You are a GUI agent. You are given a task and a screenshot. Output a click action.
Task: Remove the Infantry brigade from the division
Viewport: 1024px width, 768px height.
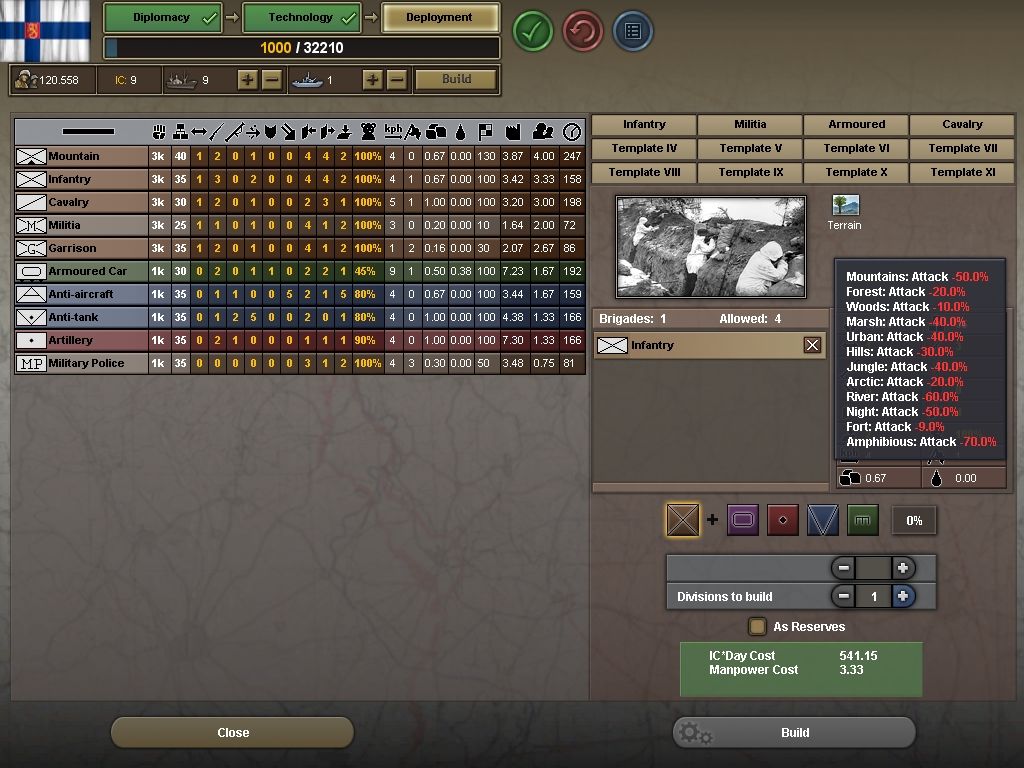click(812, 345)
